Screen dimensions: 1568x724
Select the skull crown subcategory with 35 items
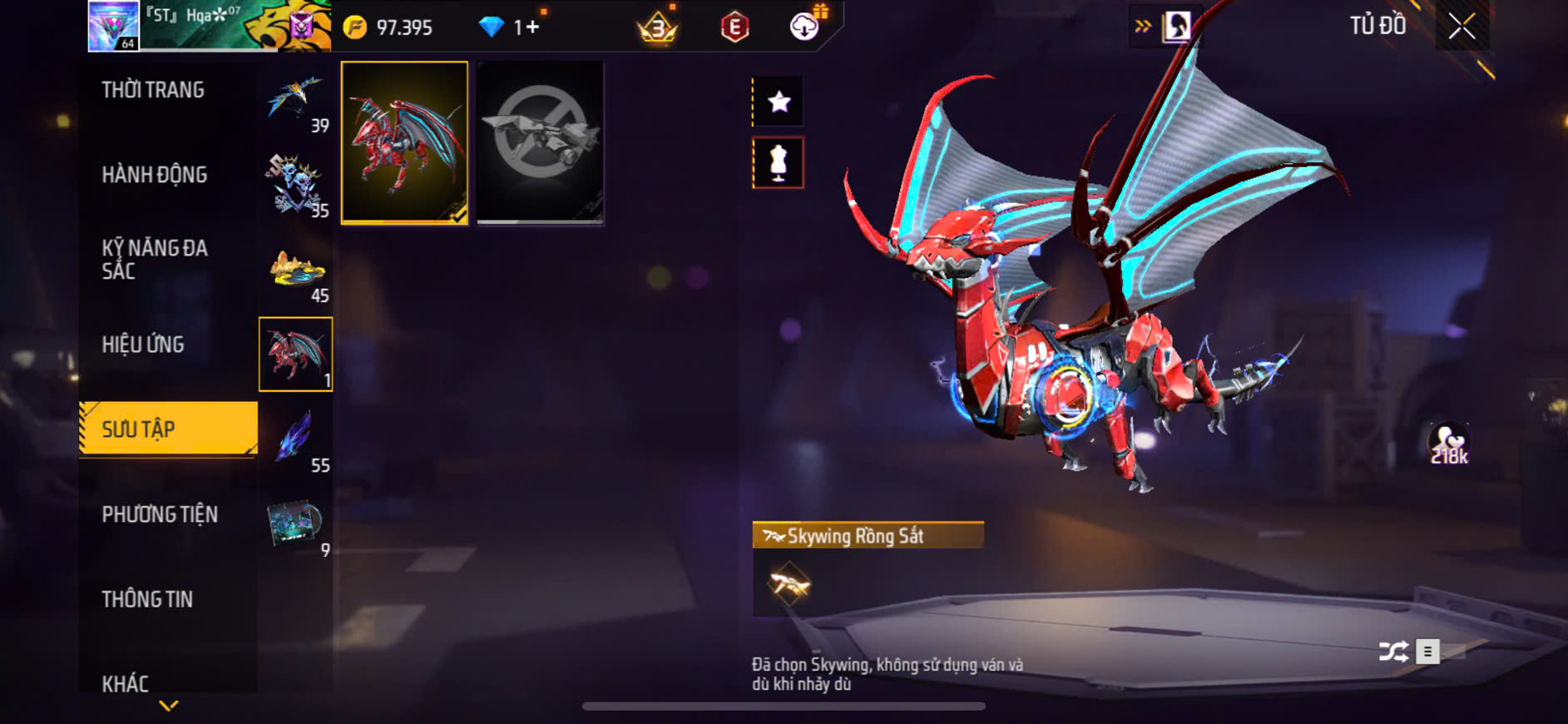click(295, 185)
